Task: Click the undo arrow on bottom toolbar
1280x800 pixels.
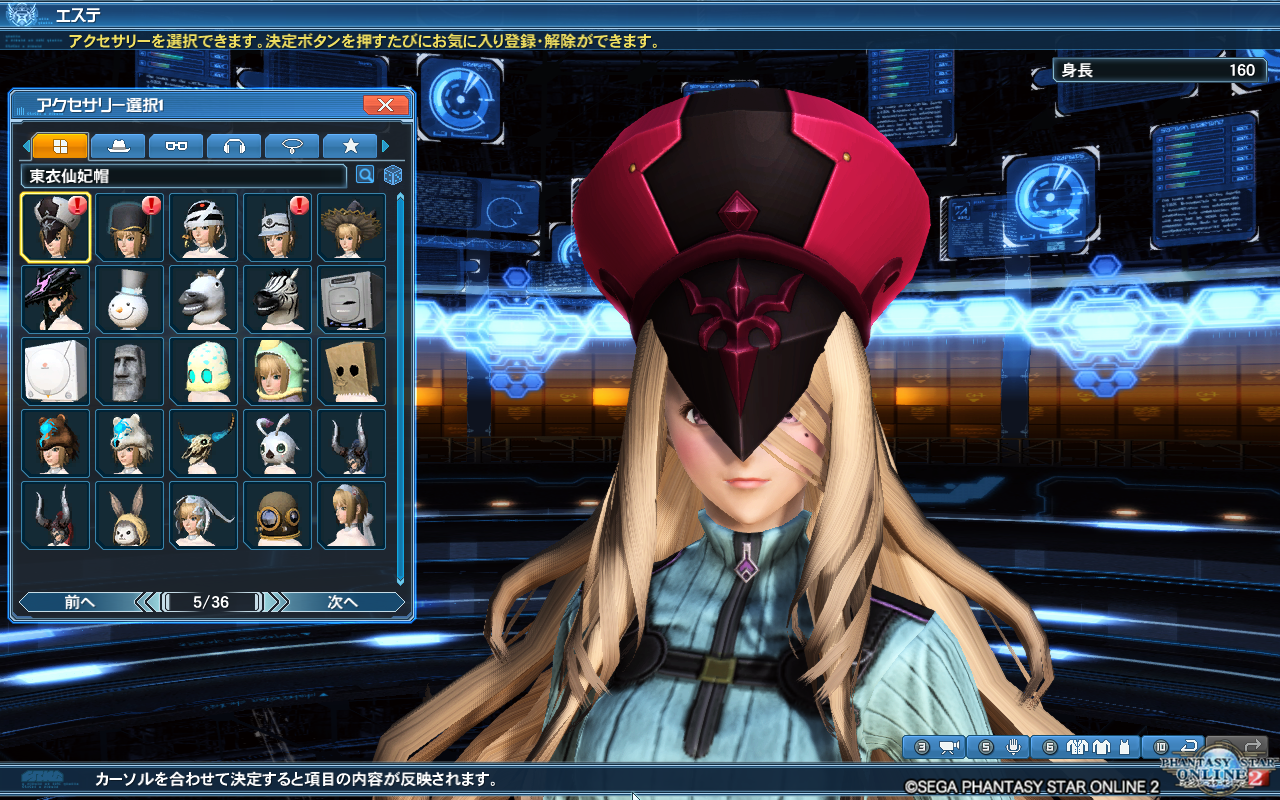Action: pos(1188,746)
